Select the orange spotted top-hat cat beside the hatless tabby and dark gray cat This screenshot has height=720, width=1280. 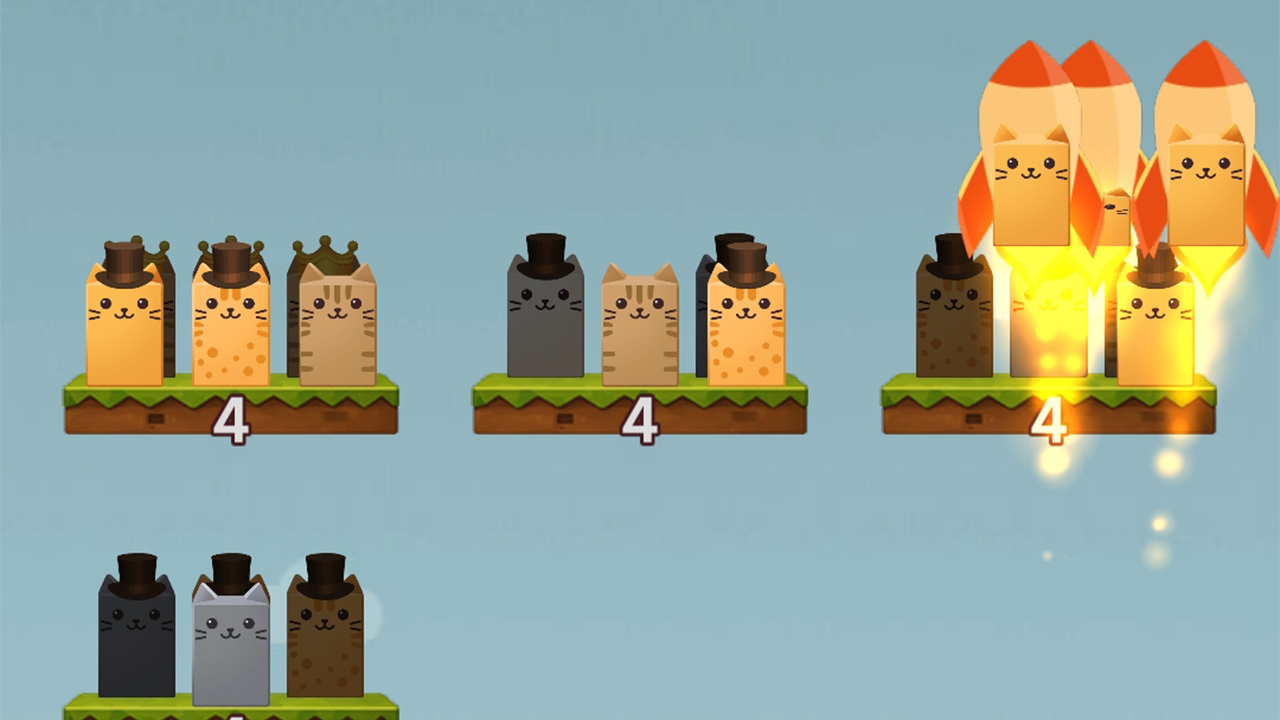[x=746, y=328]
